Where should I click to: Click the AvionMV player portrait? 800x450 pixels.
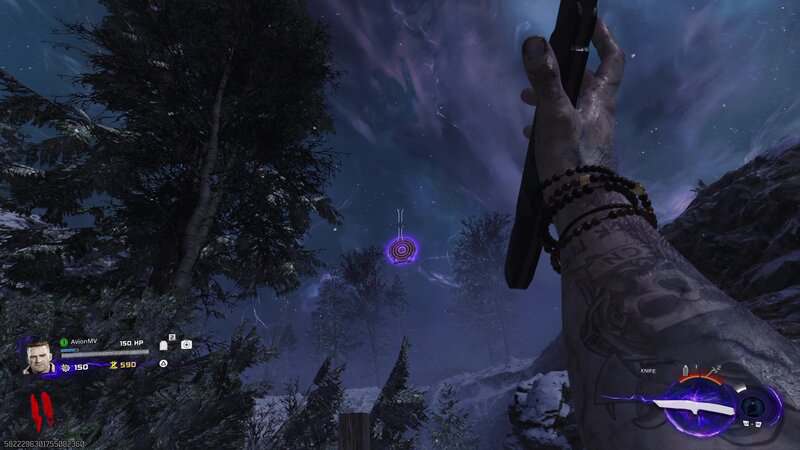coord(39,356)
